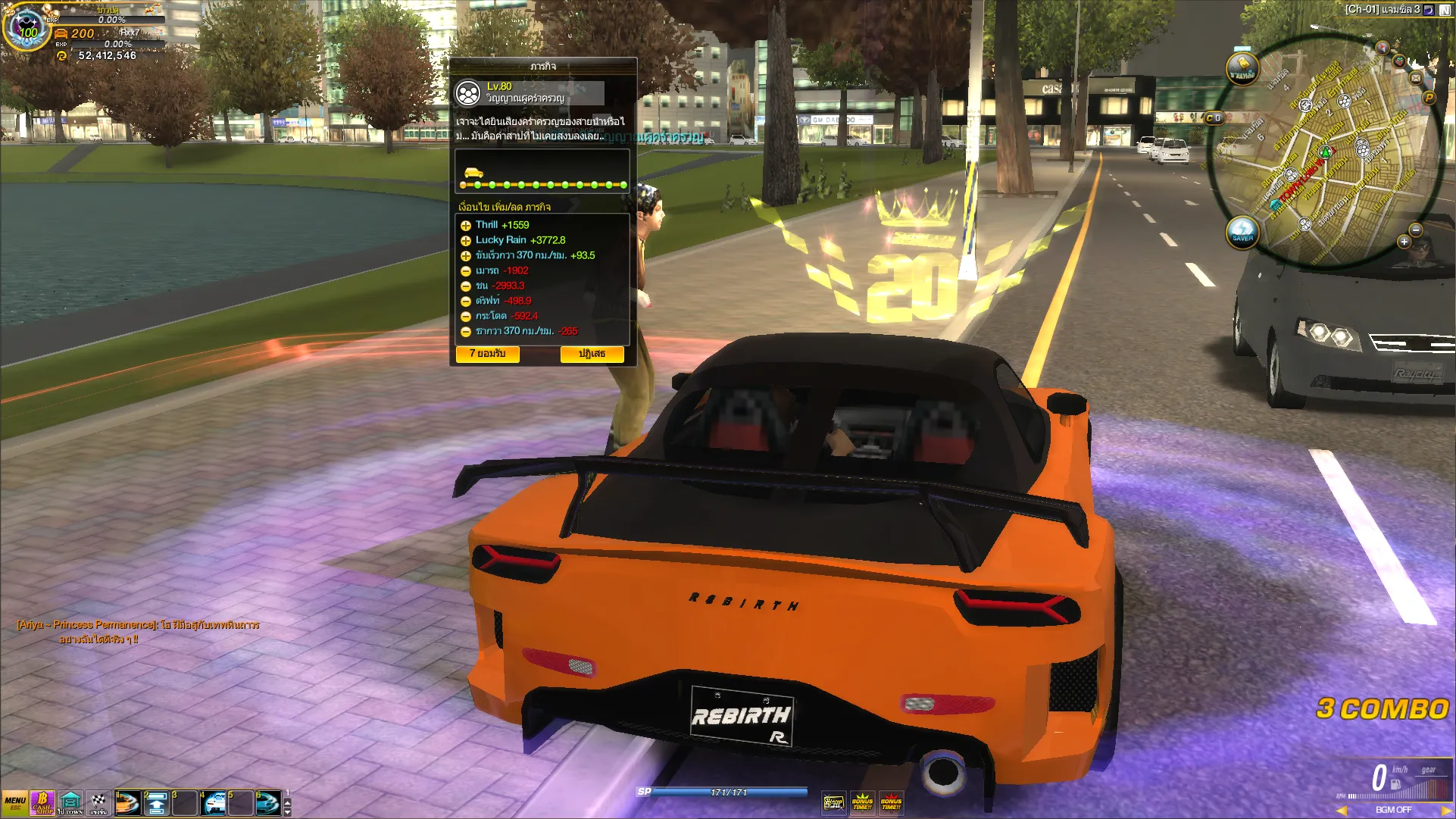This screenshot has width=1456, height=819.
Task: Zoom in the minimap
Action: pyautogui.click(x=1404, y=242)
